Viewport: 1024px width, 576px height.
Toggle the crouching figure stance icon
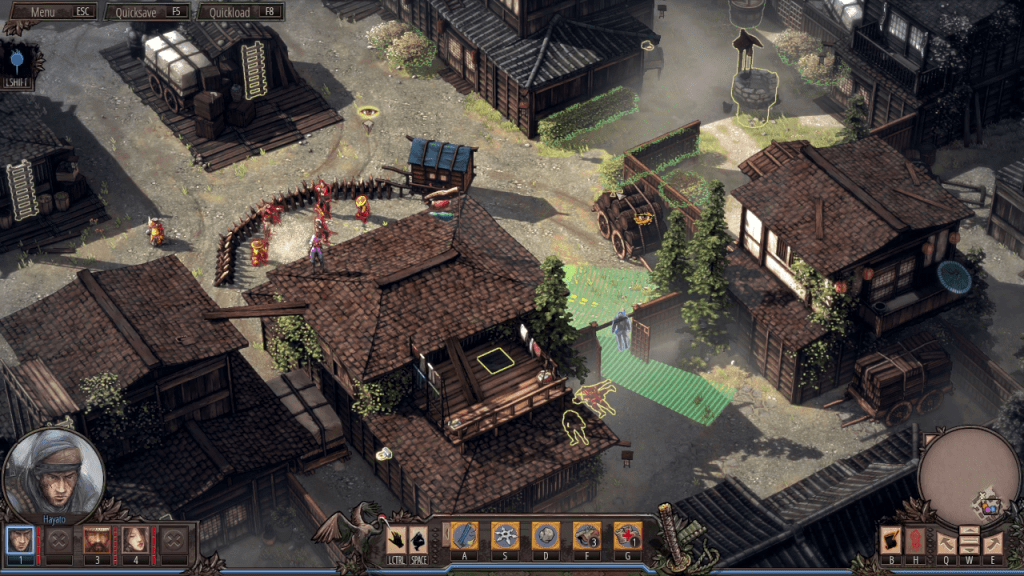(418, 540)
